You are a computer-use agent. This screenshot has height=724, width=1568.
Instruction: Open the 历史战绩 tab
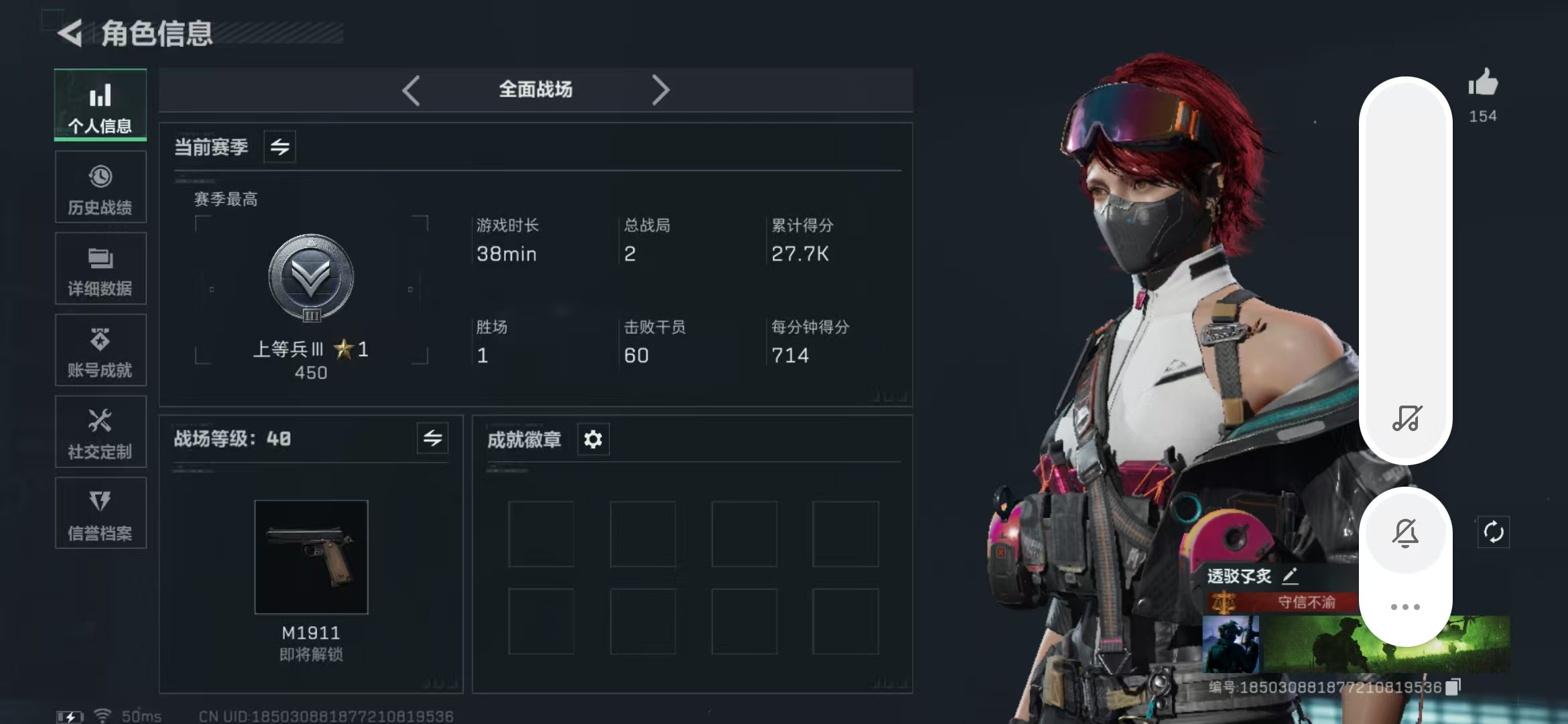tap(101, 188)
